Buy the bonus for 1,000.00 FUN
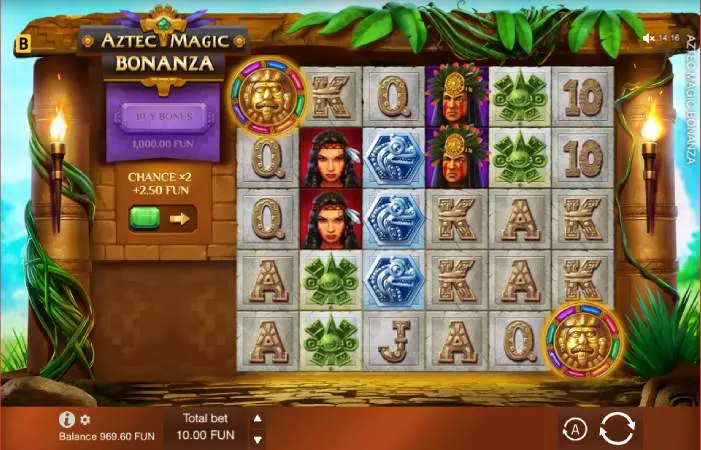701x450 pixels. point(163,124)
